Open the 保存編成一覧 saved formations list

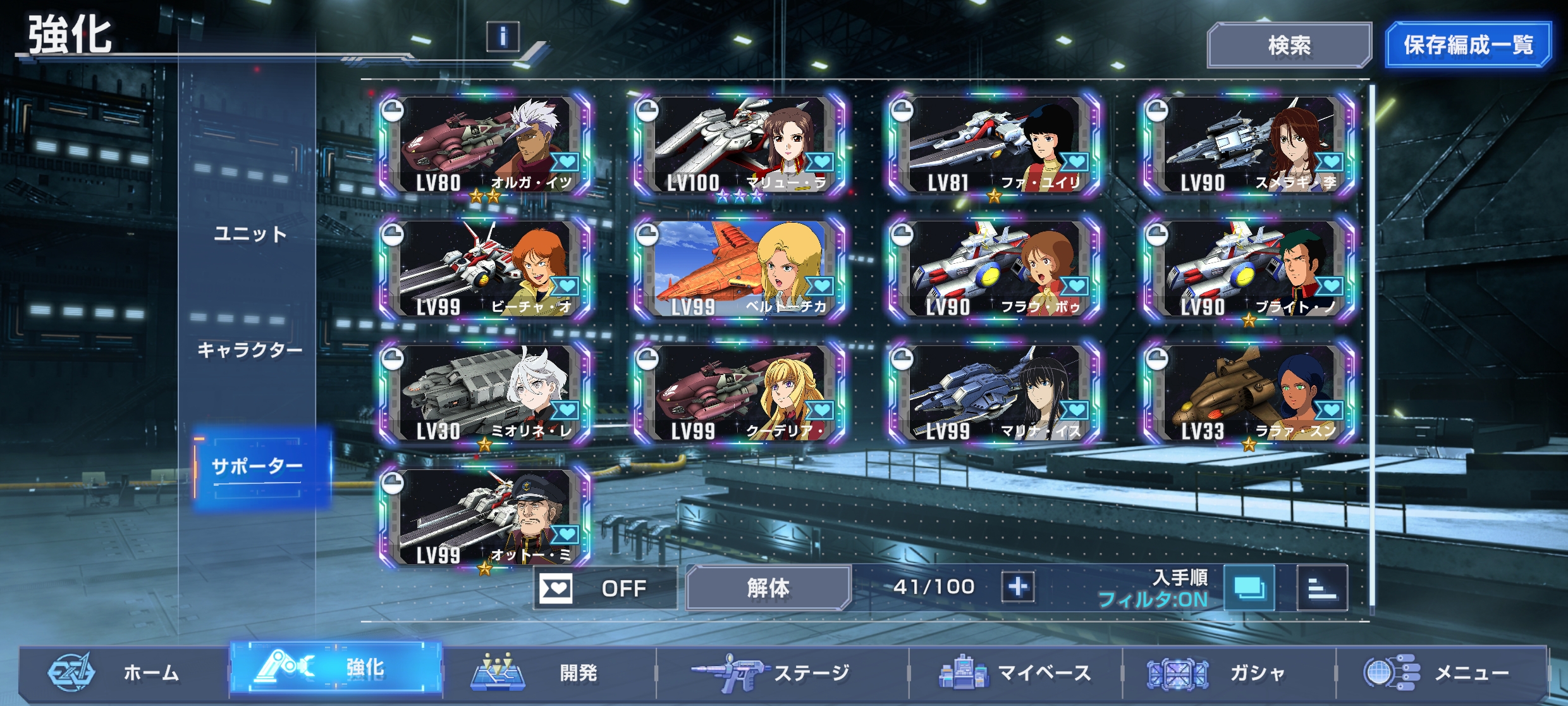pyautogui.click(x=1467, y=45)
